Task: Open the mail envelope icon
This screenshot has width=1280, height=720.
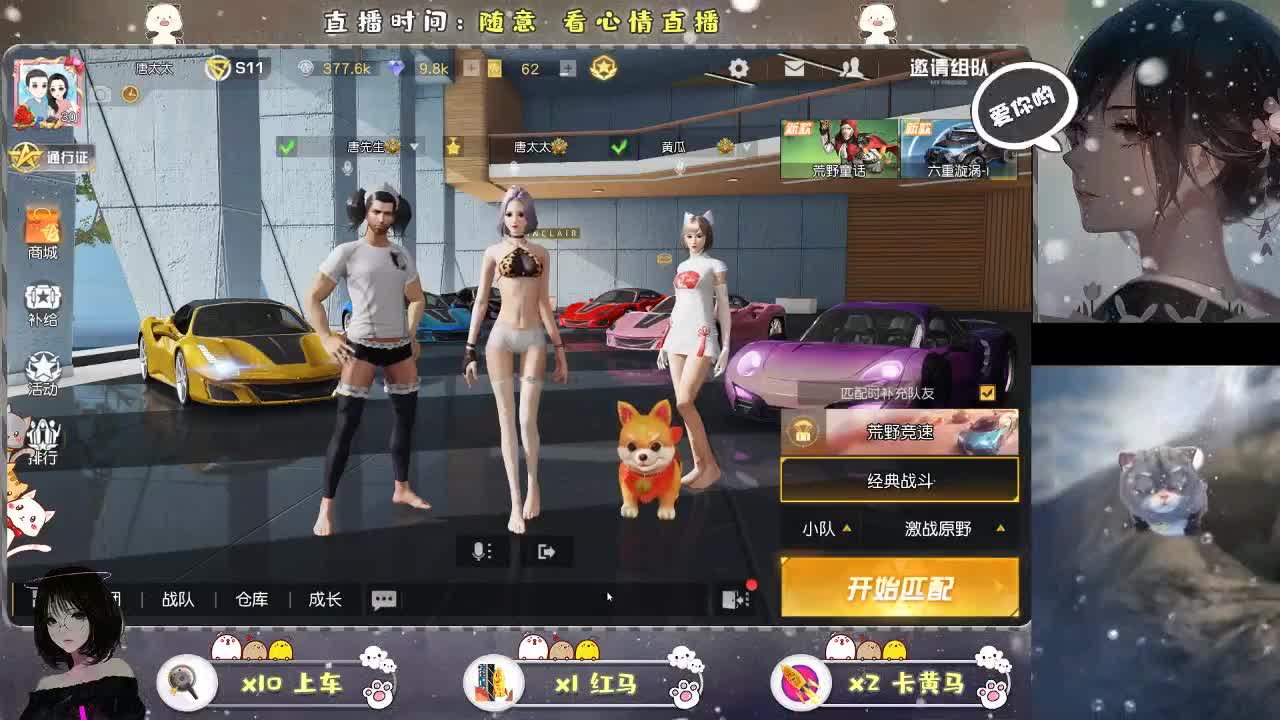Action: click(x=795, y=68)
